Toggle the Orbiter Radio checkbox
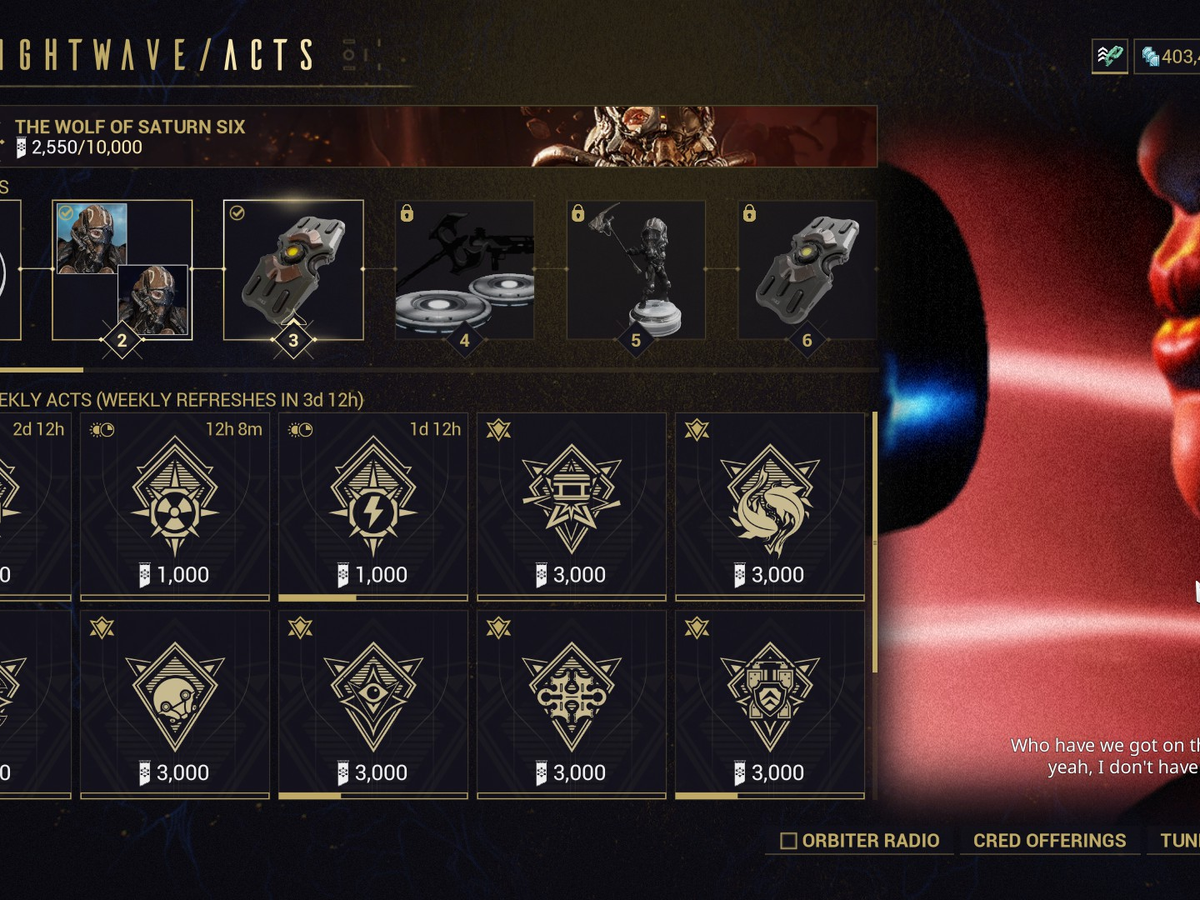1200x900 pixels. coord(789,841)
